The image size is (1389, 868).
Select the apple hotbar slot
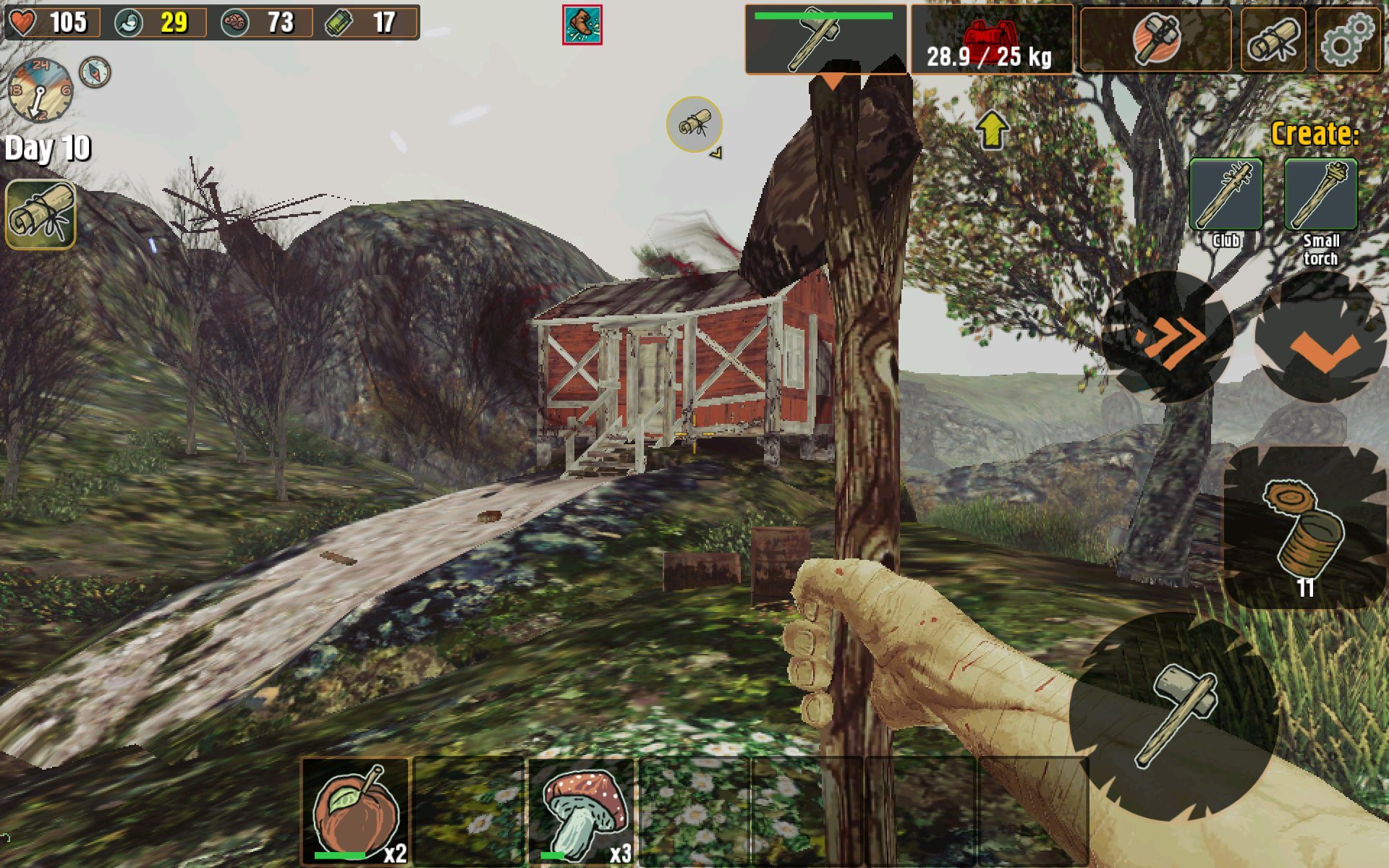click(356, 811)
